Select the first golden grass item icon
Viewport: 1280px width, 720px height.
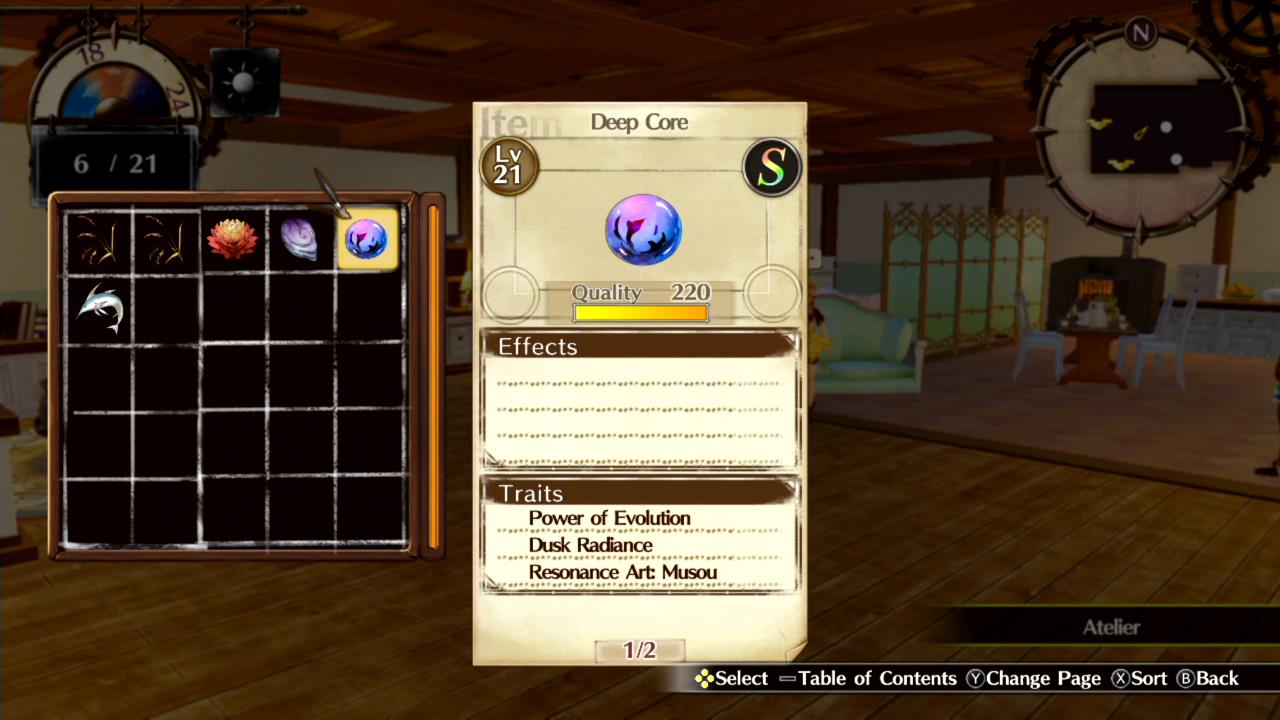coord(101,238)
